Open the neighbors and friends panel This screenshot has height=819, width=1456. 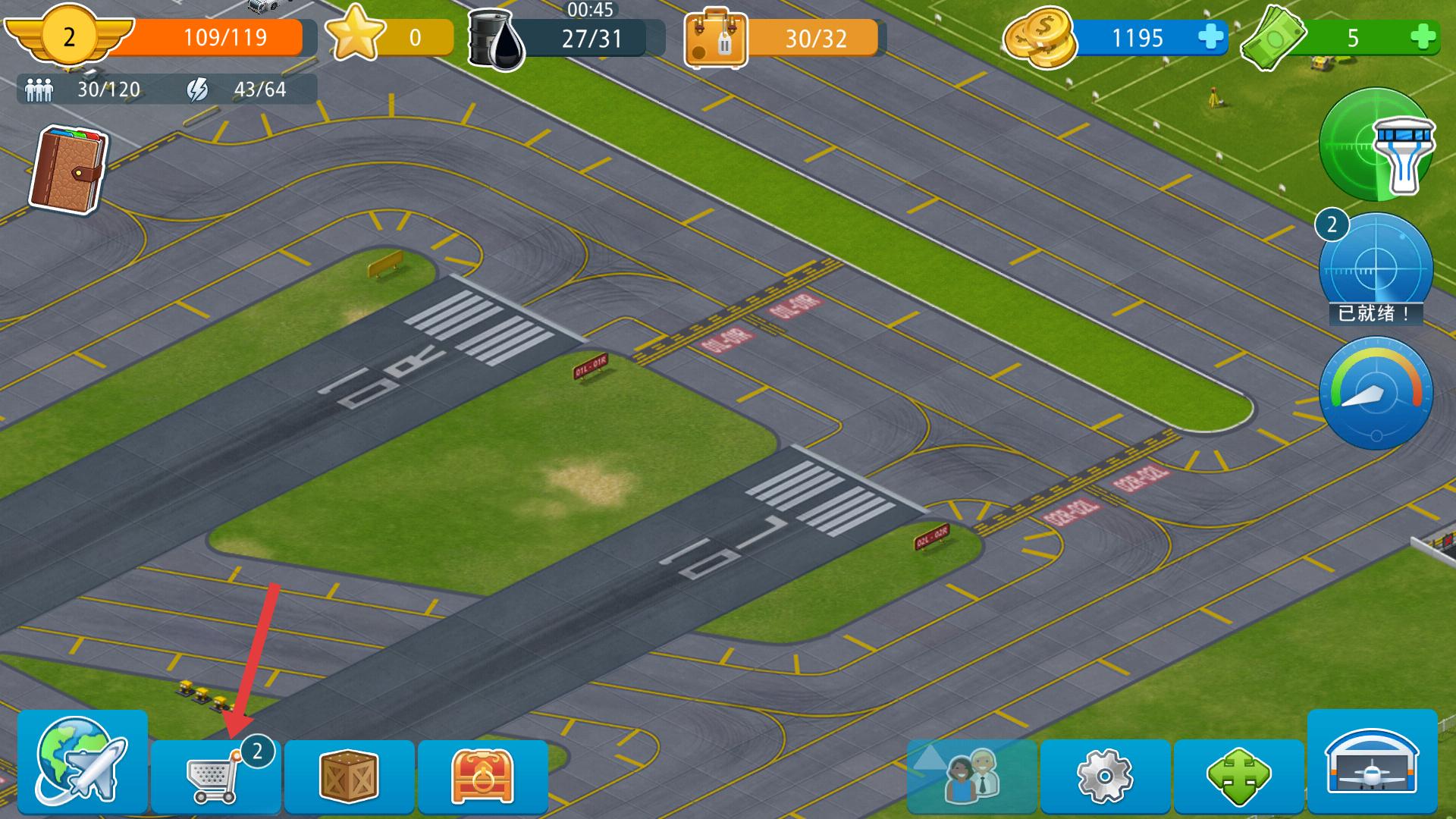971,777
